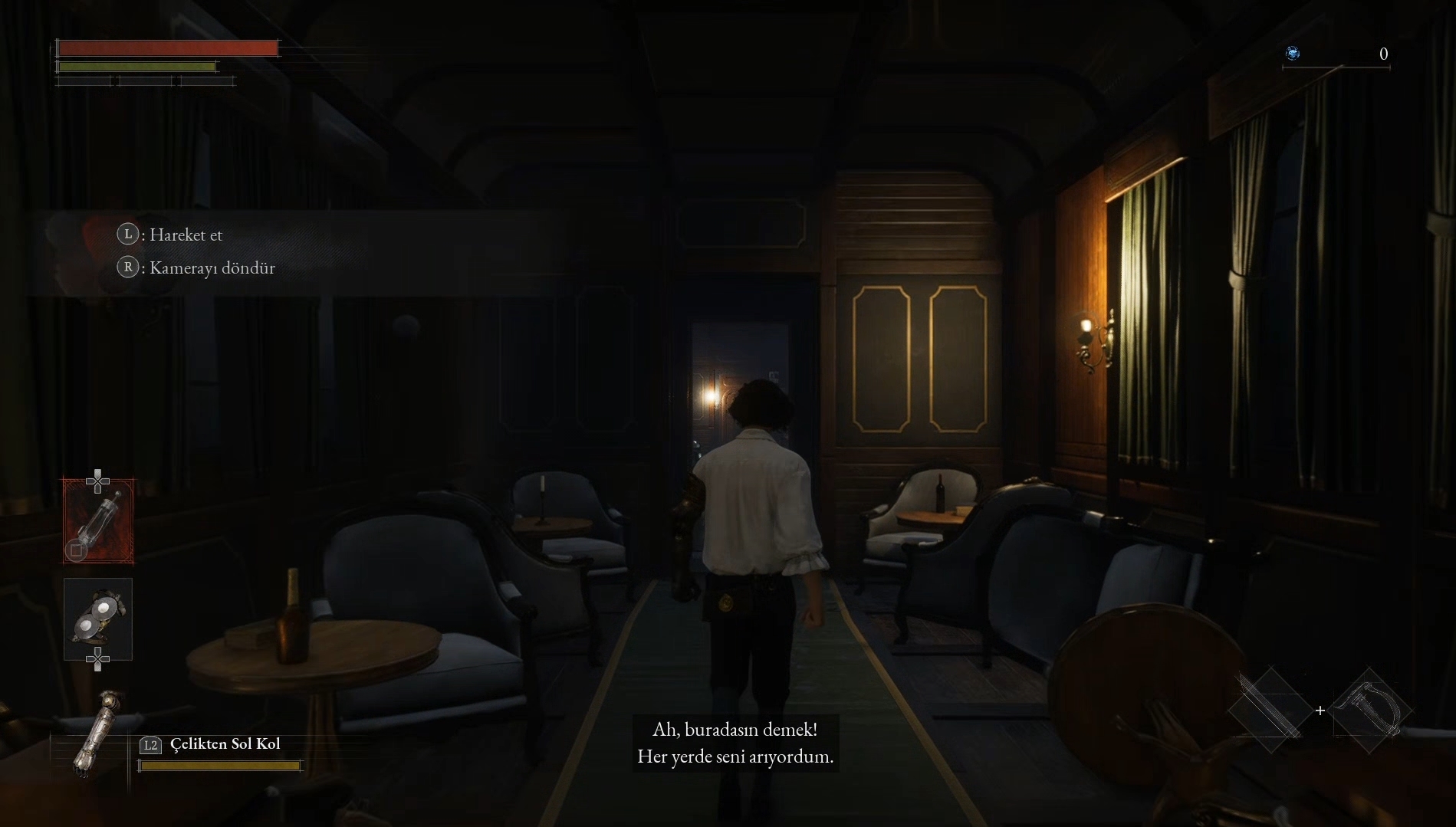Viewport: 1456px width, 827px height.
Task: Click the Çelikten Sol Kol steel arm icon
Action: 99,733
